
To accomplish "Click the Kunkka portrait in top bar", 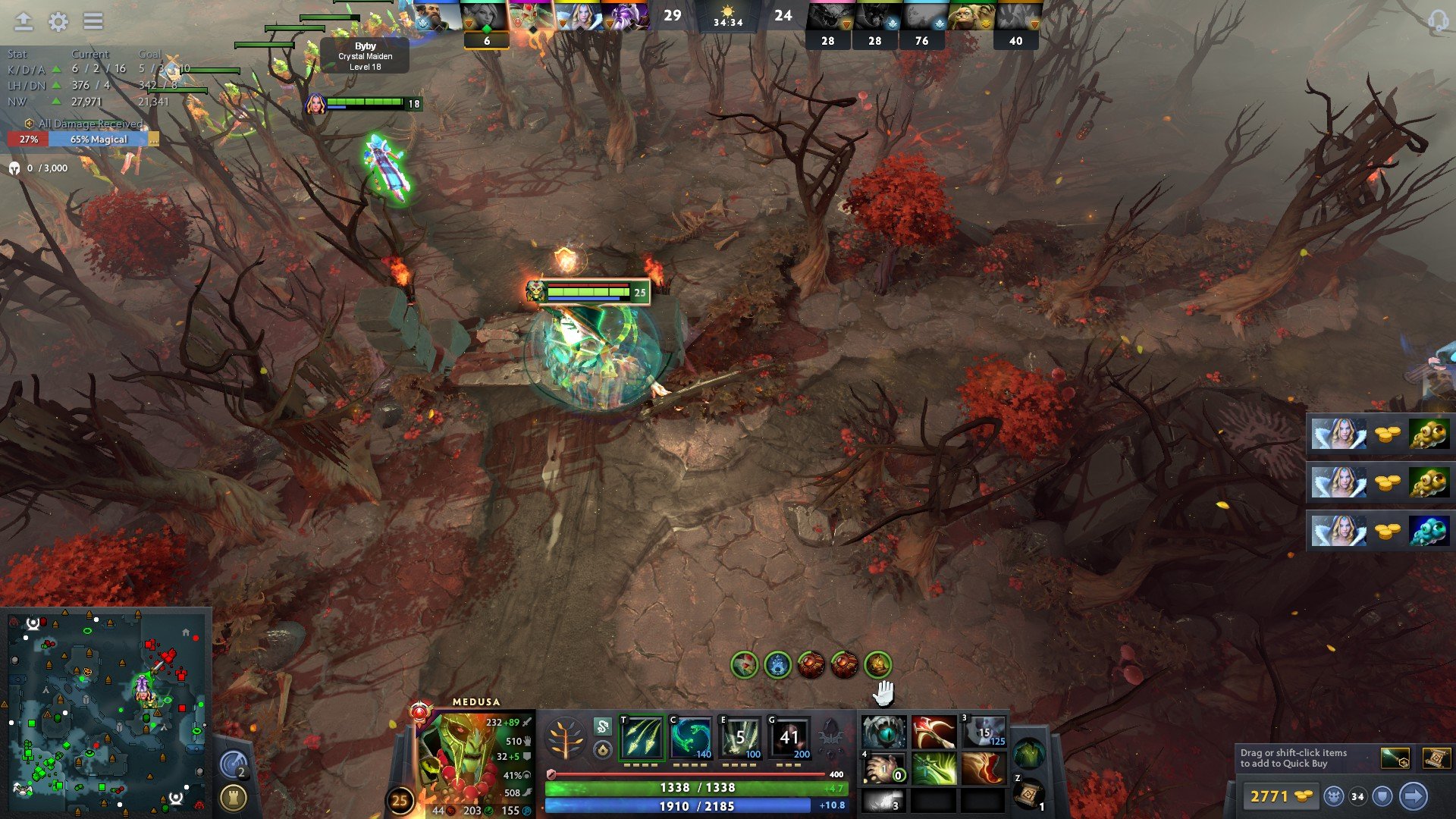I will 437,17.
